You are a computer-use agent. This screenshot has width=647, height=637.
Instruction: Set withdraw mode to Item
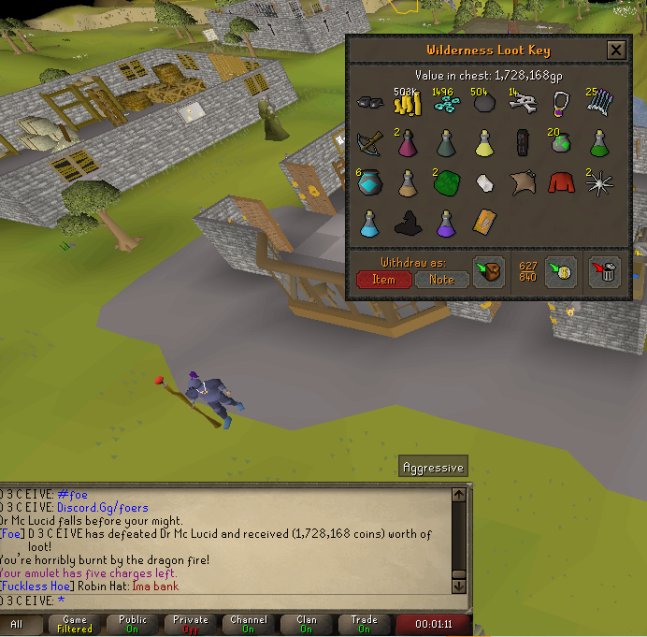(383, 280)
